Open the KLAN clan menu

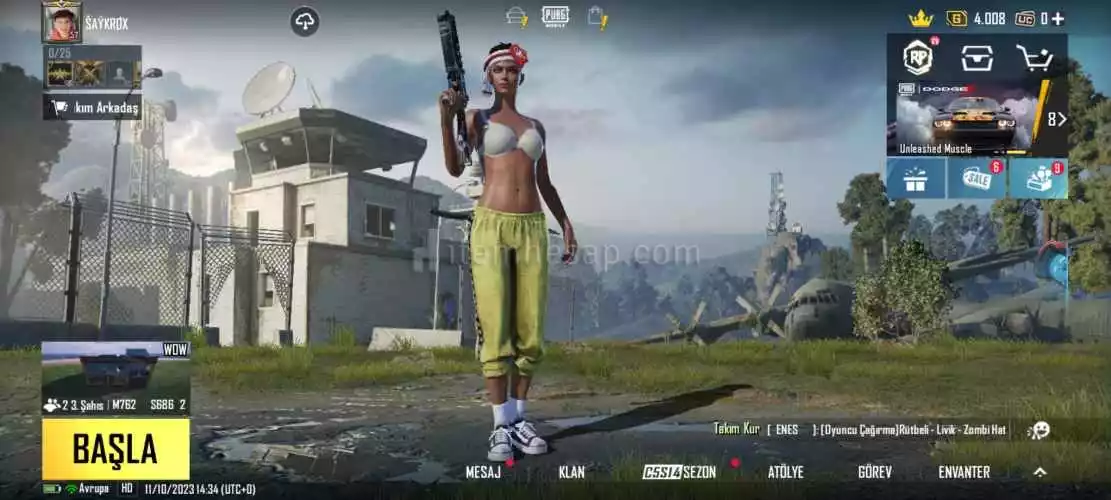click(x=571, y=472)
